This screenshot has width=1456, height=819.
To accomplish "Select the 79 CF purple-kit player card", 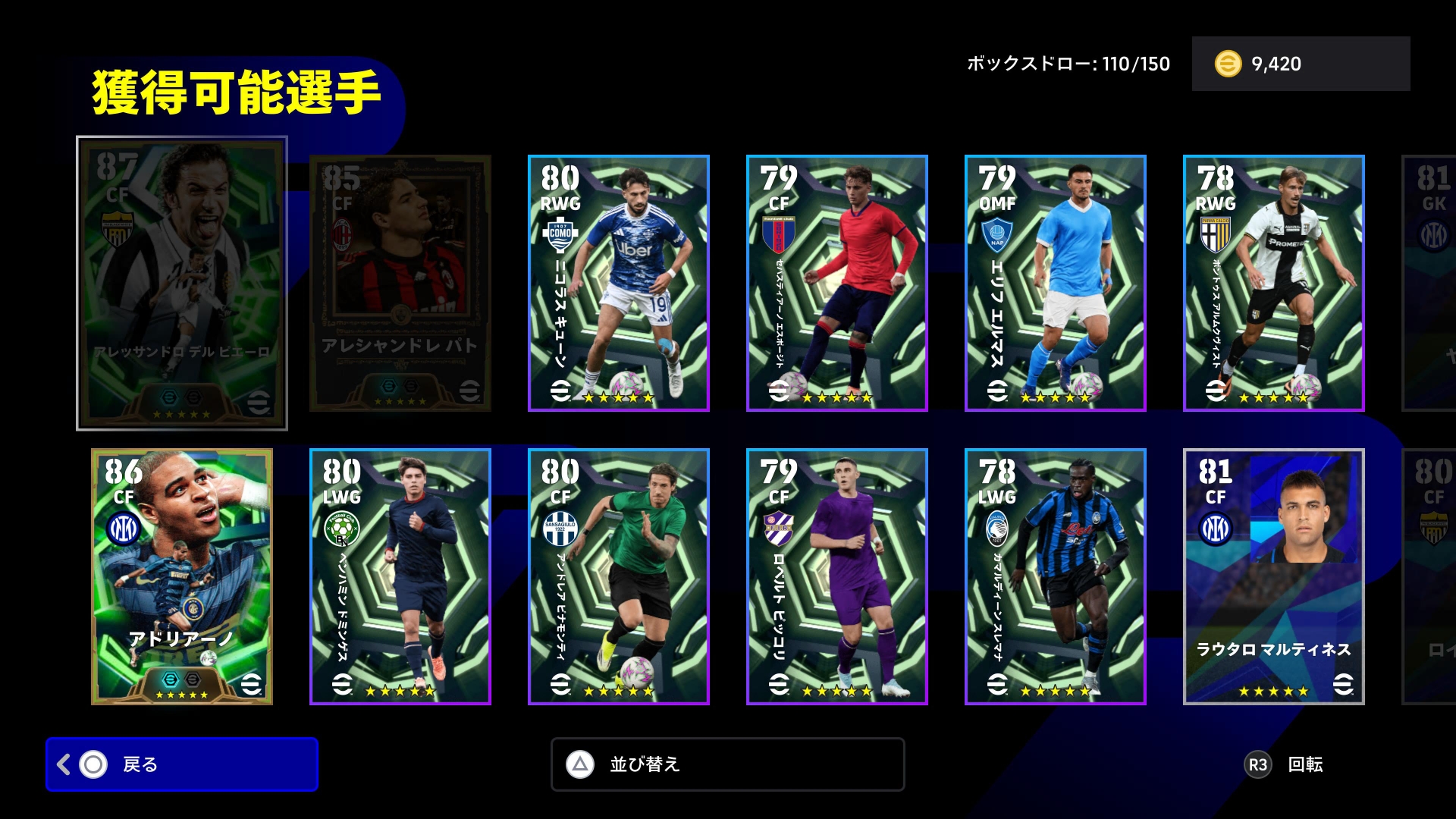I will [837, 577].
